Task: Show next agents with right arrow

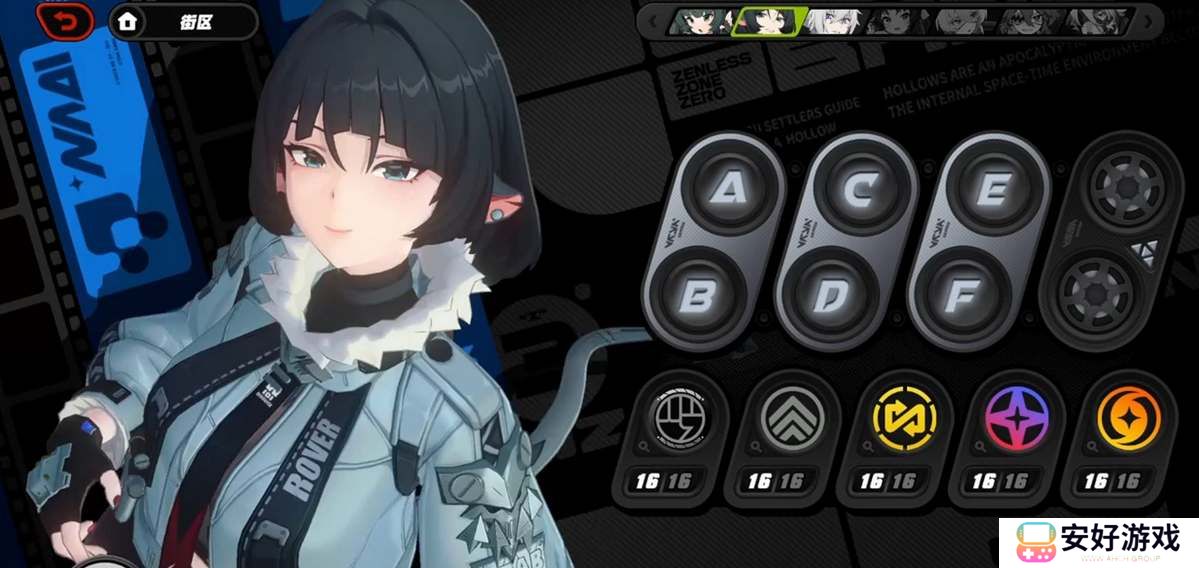Action: [x=1149, y=20]
